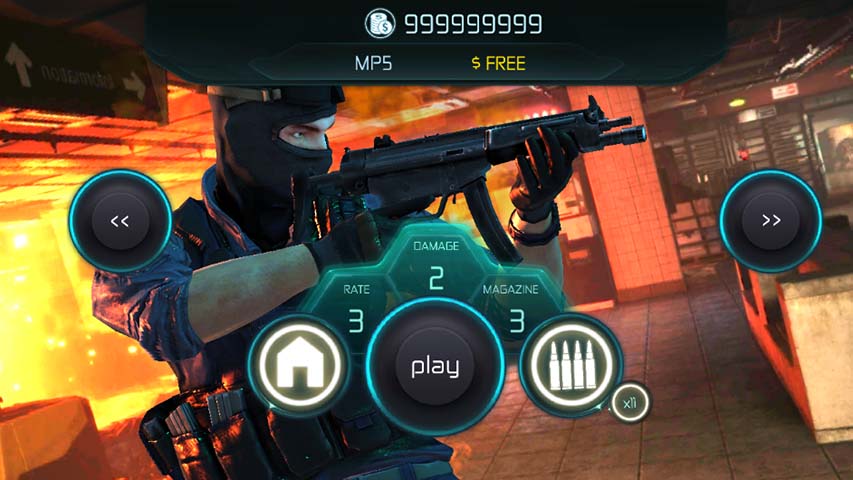The width and height of the screenshot is (853, 480).
Task: Go to the home screen
Action: (x=298, y=364)
